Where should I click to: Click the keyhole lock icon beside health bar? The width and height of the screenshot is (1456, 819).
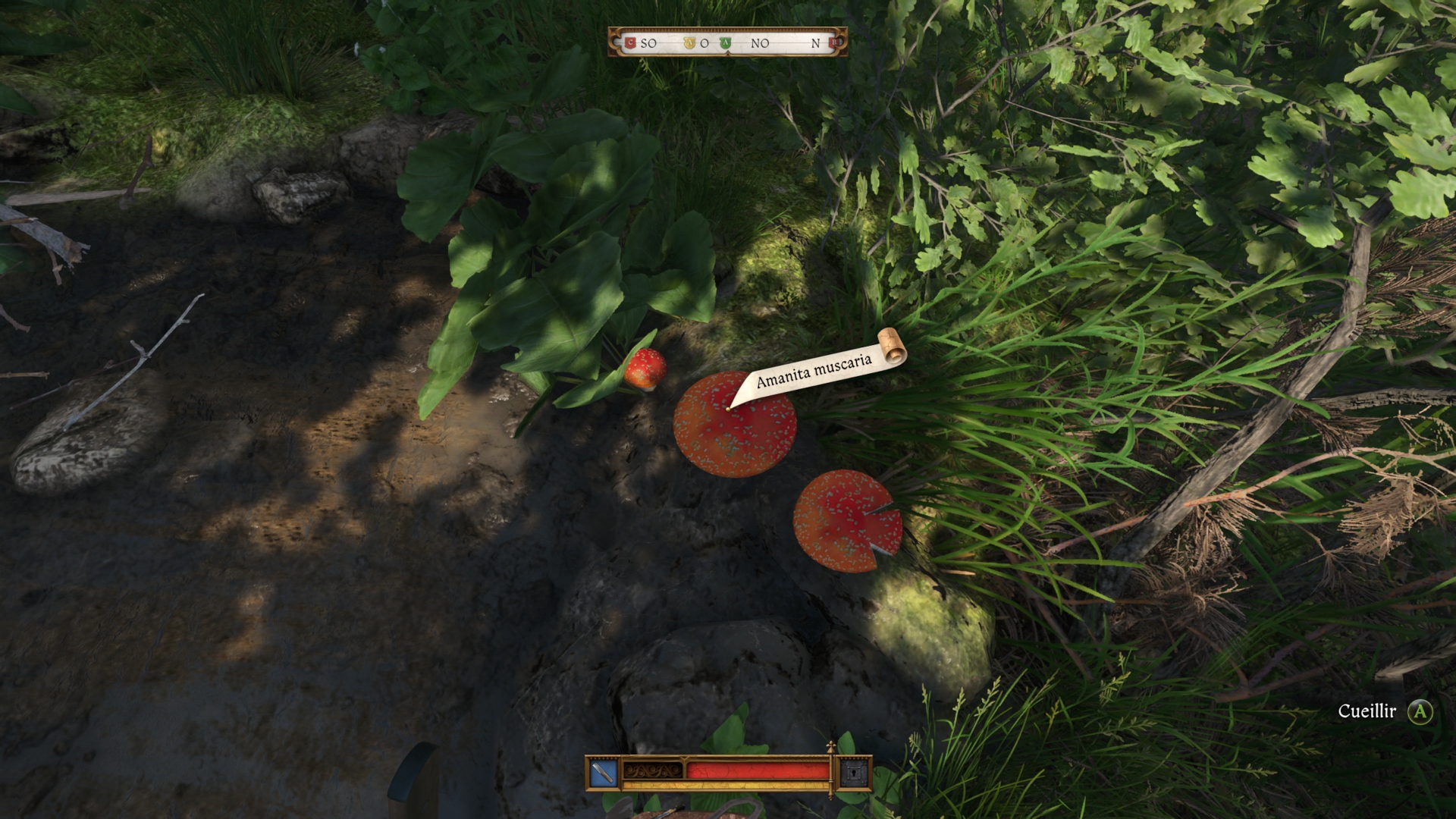coord(853,773)
